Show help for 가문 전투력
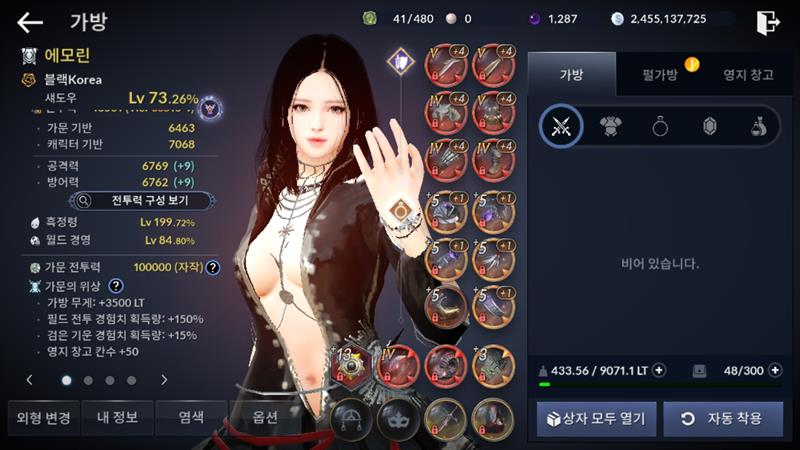 (213, 267)
